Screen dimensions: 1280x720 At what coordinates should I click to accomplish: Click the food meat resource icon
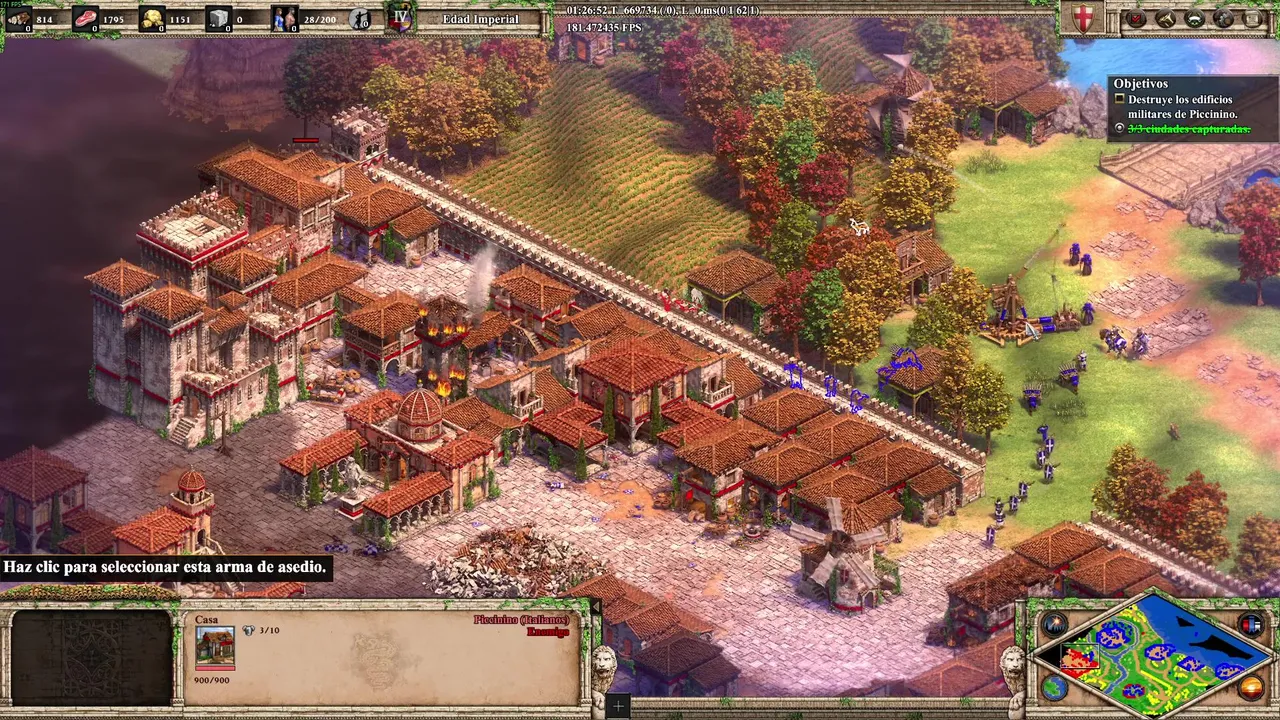[86, 18]
